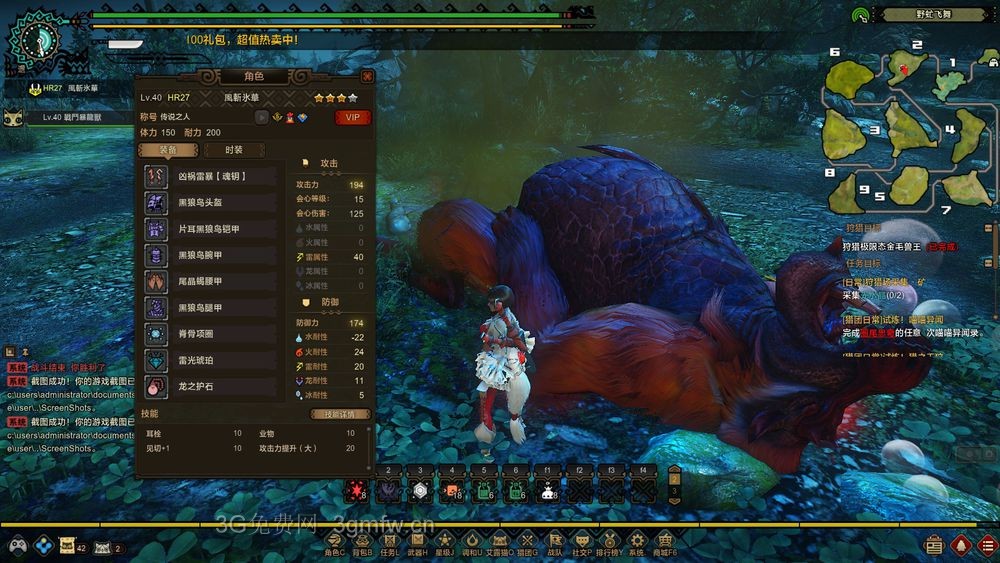Click the red VIP button
The width and height of the screenshot is (1000, 563).
coord(352,117)
